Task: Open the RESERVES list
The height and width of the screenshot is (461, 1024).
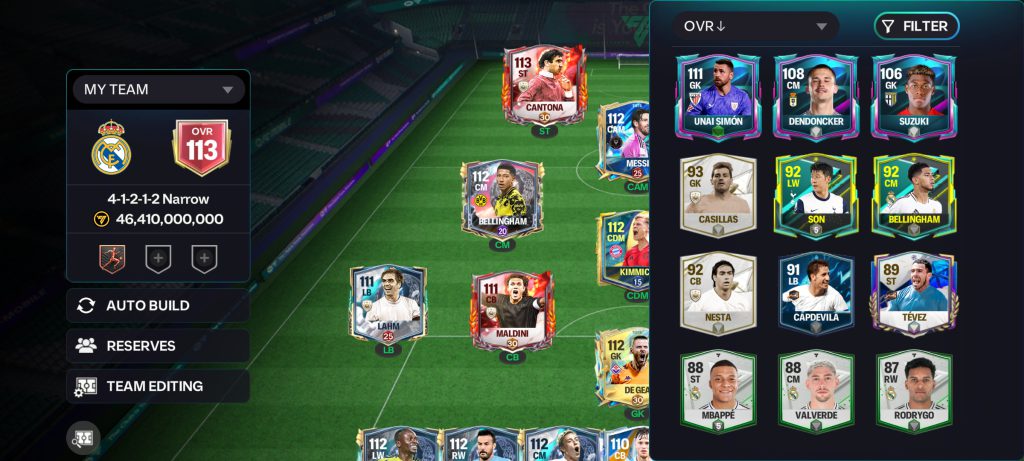Action: pos(158,346)
